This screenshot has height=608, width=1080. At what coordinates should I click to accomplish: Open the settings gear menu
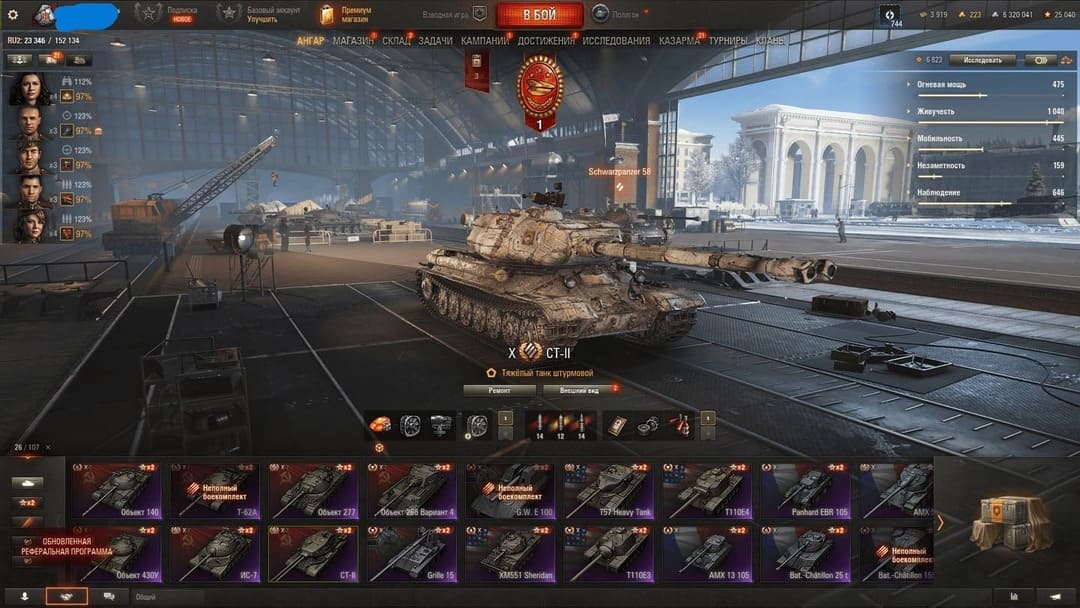13,14
